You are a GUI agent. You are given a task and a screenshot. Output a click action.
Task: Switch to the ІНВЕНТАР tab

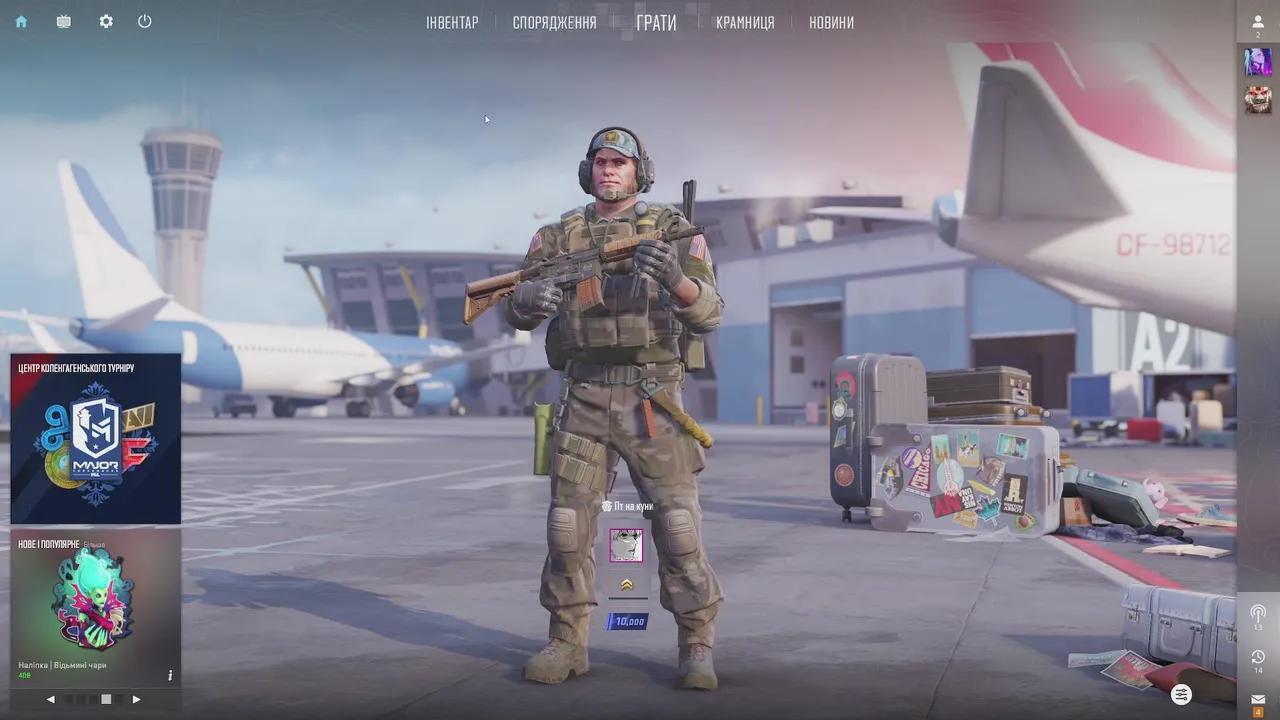452,21
